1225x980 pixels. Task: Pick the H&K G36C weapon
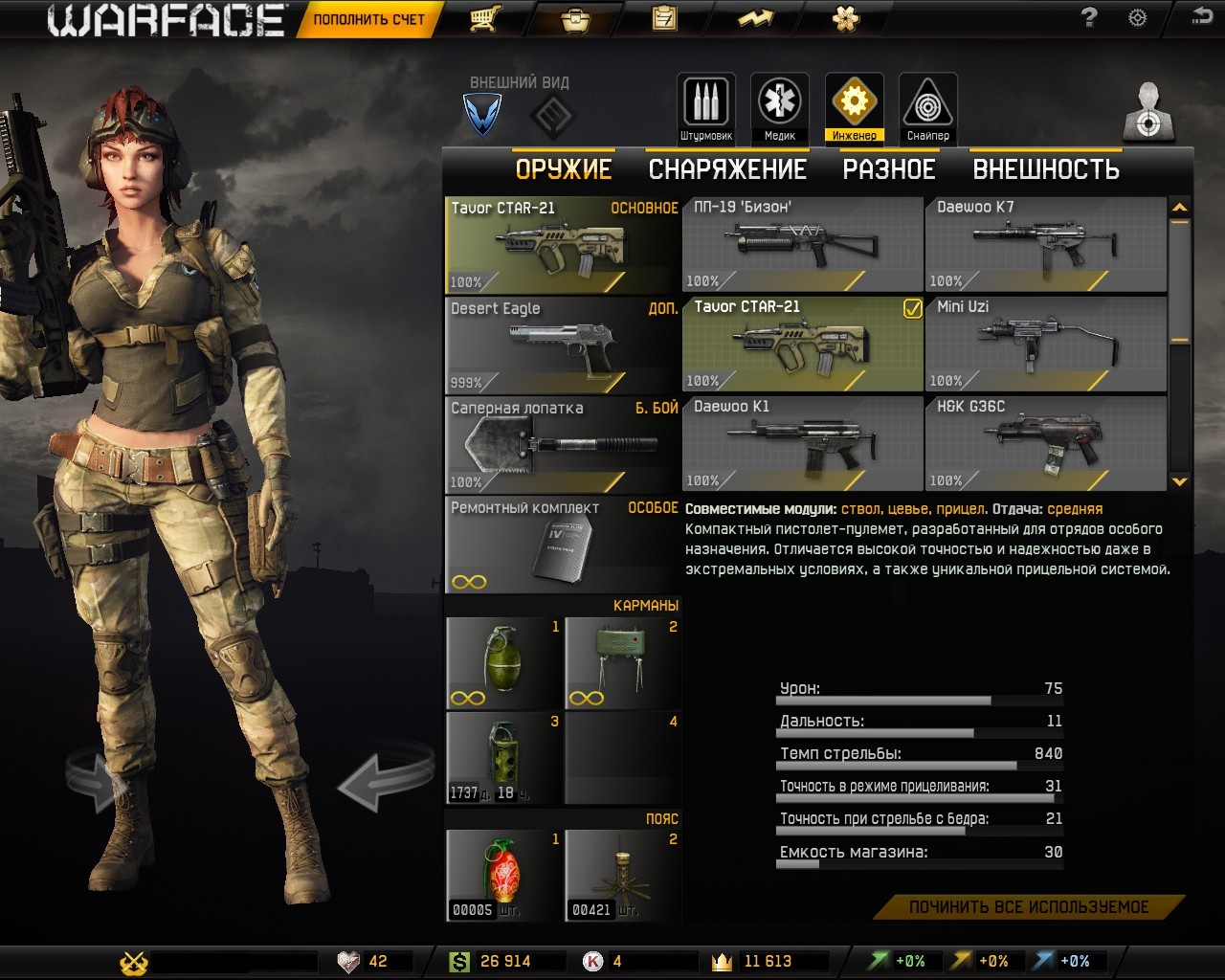[x=1045, y=443]
